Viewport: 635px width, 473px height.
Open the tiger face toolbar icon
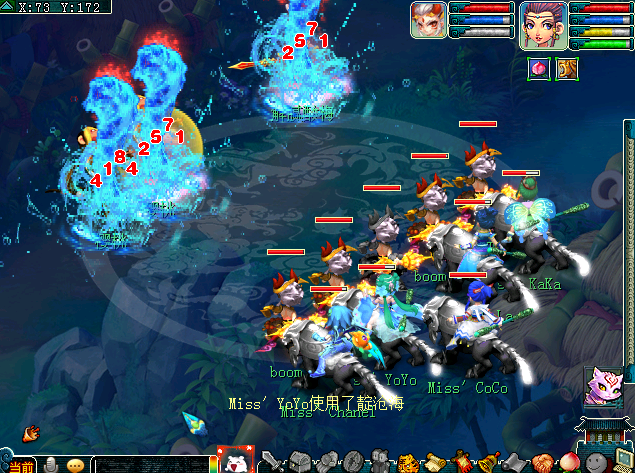(409, 463)
